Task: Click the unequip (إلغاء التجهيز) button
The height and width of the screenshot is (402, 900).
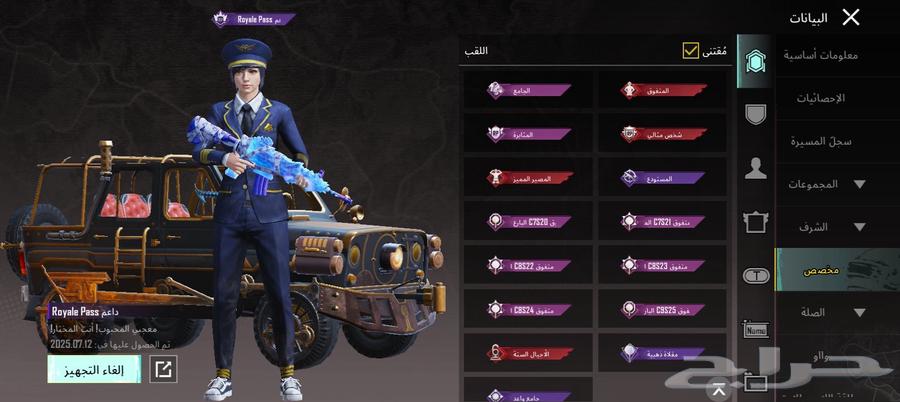Action: pos(94,369)
